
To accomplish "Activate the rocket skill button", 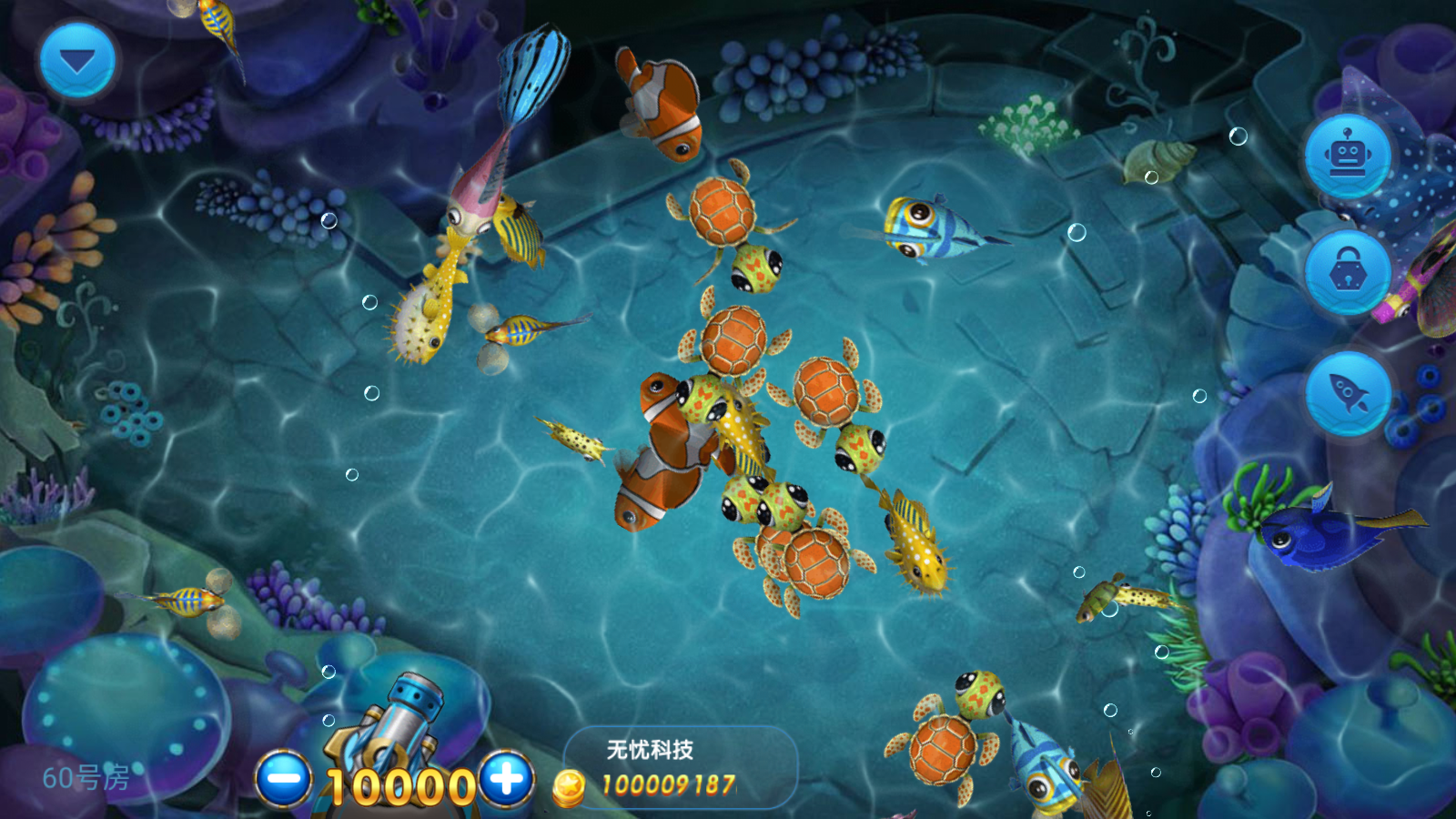I will (1348, 393).
